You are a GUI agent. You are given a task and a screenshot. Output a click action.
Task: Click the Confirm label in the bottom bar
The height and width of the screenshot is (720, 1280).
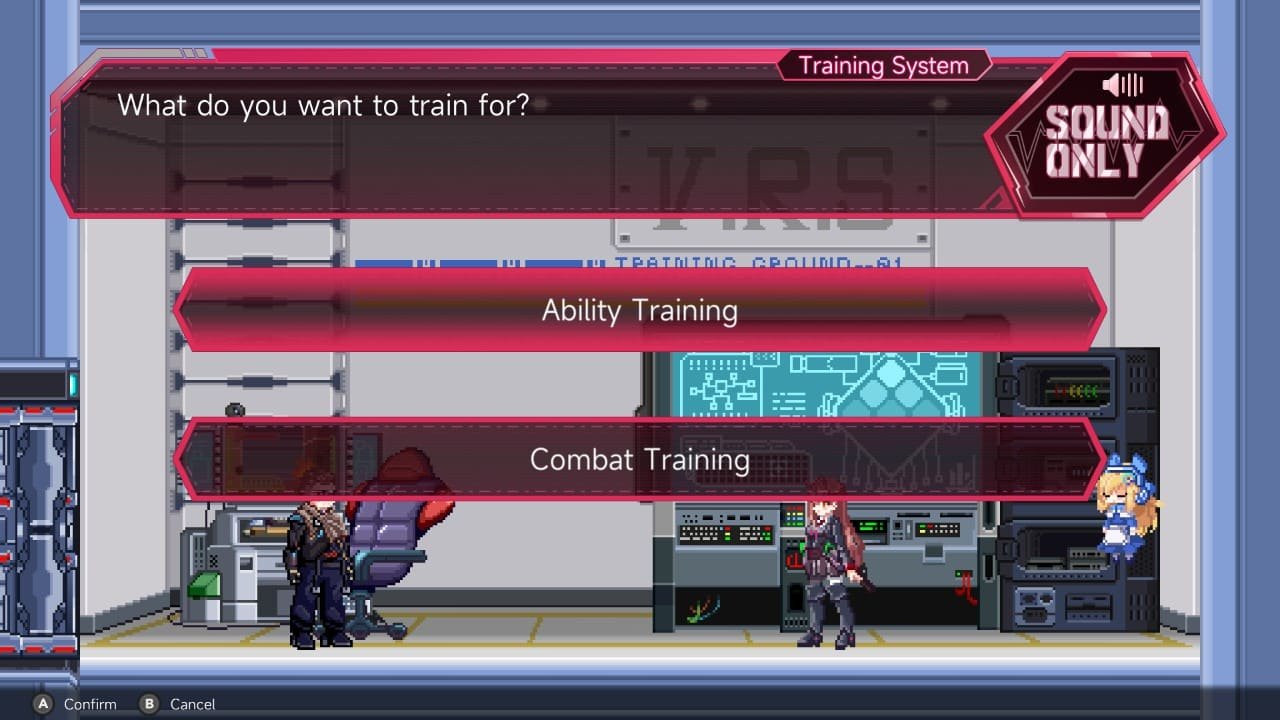(88, 703)
